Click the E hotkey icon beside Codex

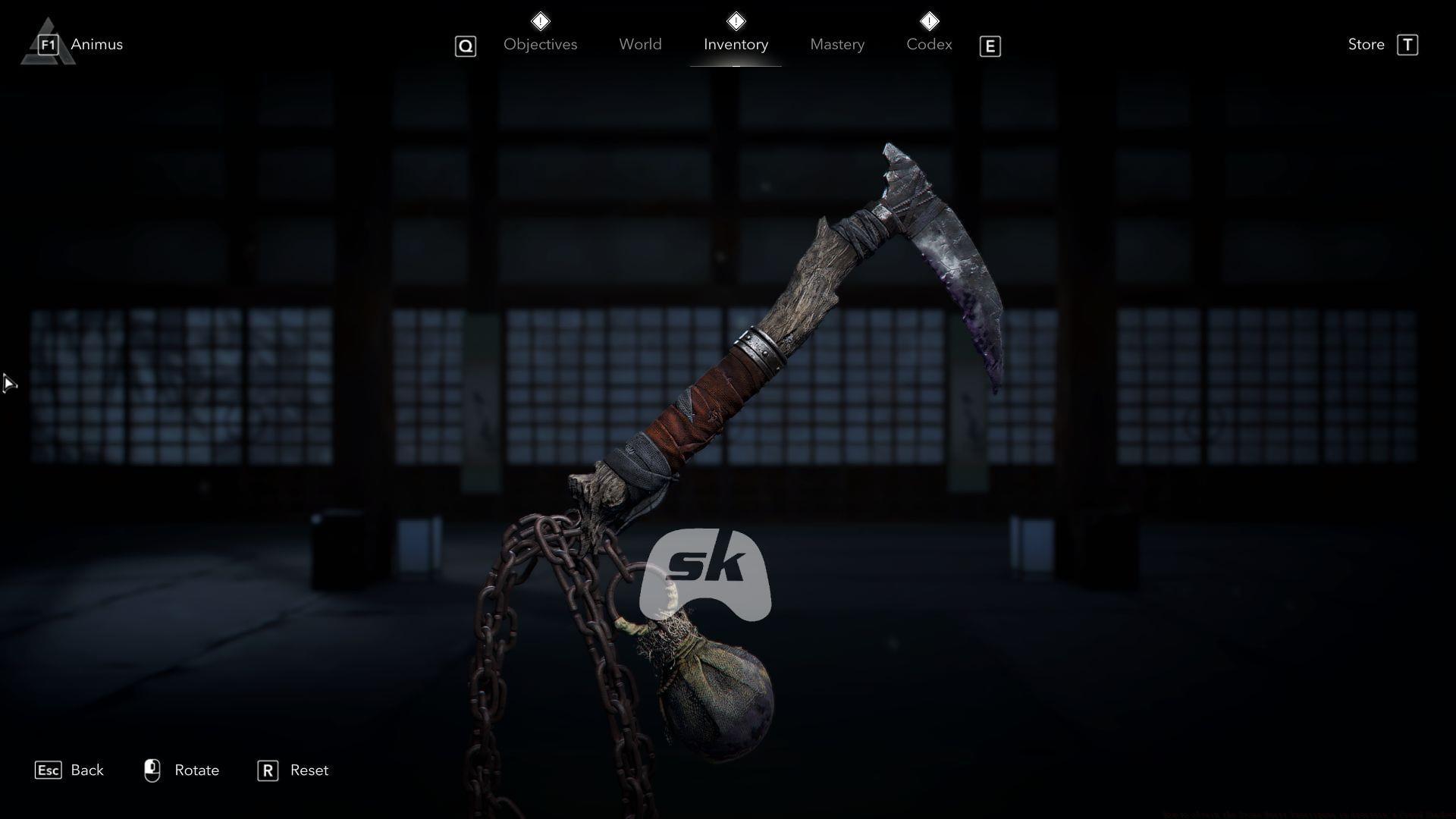990,46
